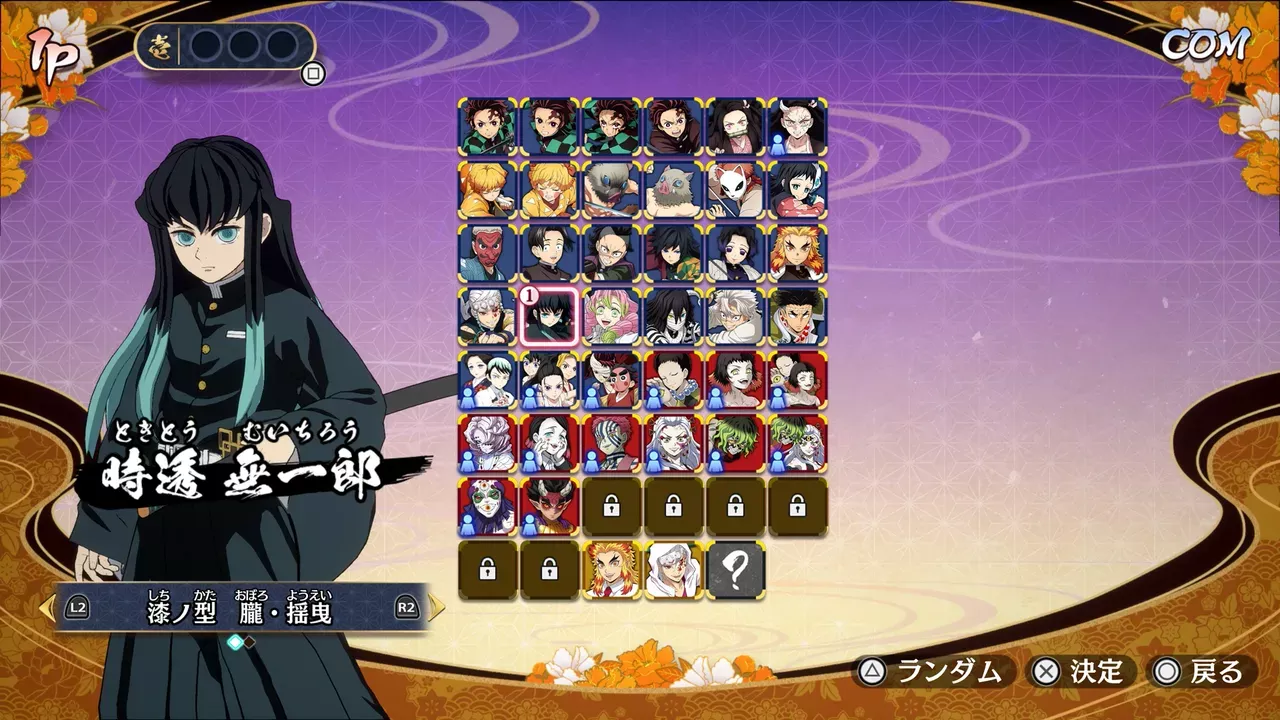
Task: Click the COM indicator in the top-right corner
Action: tap(1203, 46)
